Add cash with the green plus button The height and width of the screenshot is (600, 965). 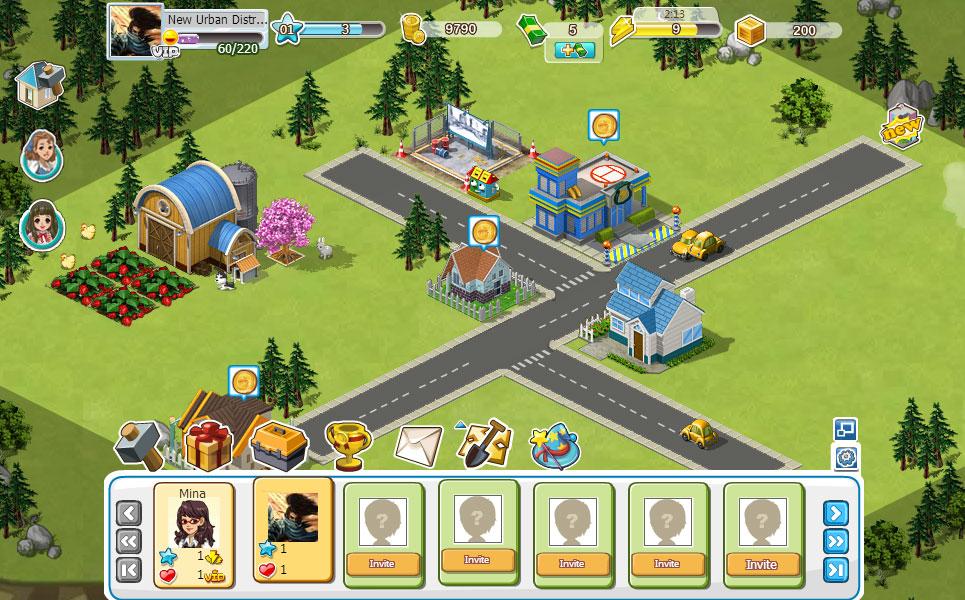(x=570, y=49)
